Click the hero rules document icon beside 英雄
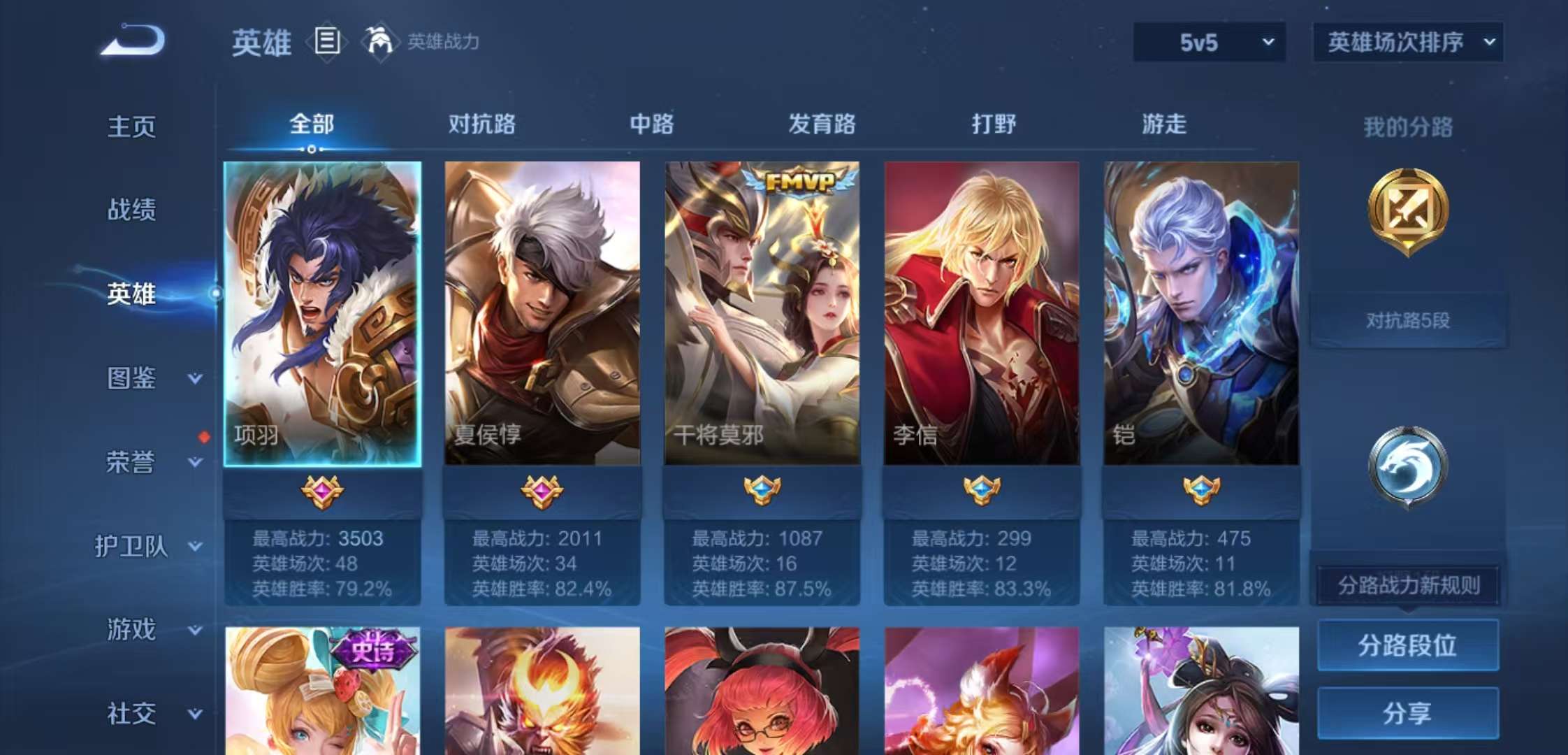Screen dimensions: 1568x755 [x=326, y=42]
